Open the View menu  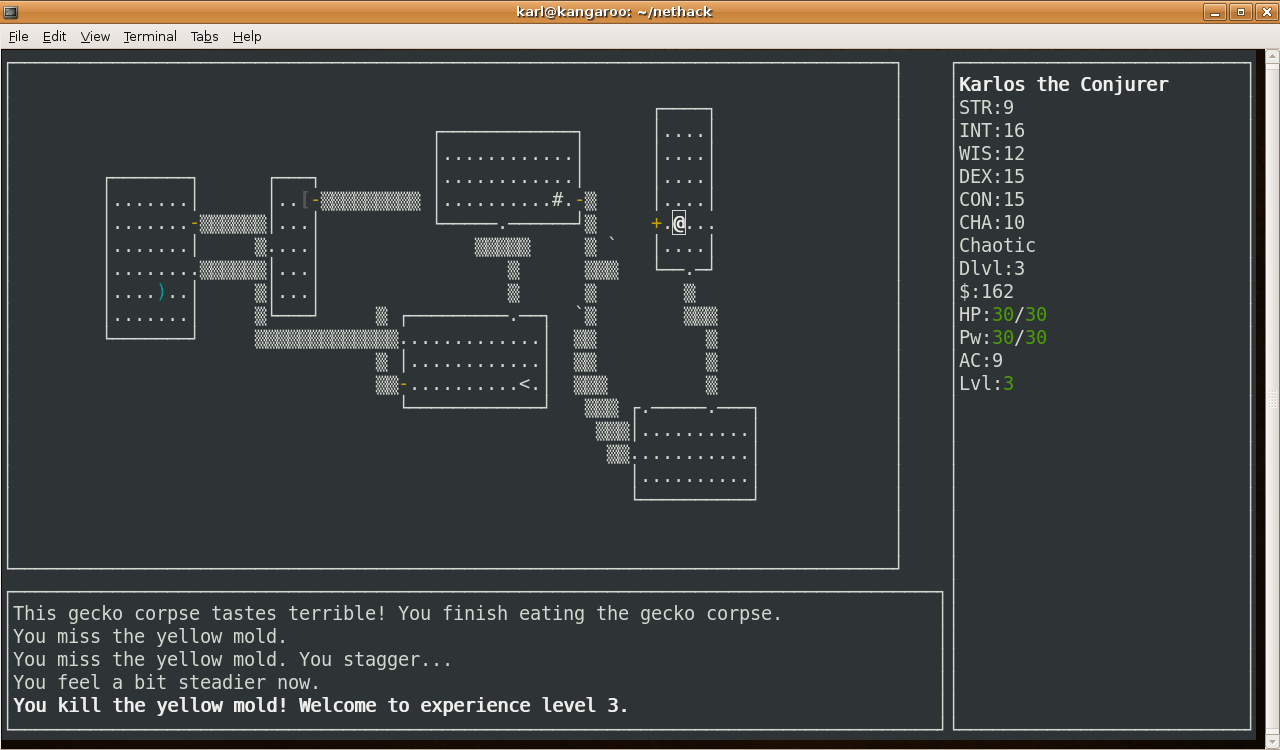point(95,36)
